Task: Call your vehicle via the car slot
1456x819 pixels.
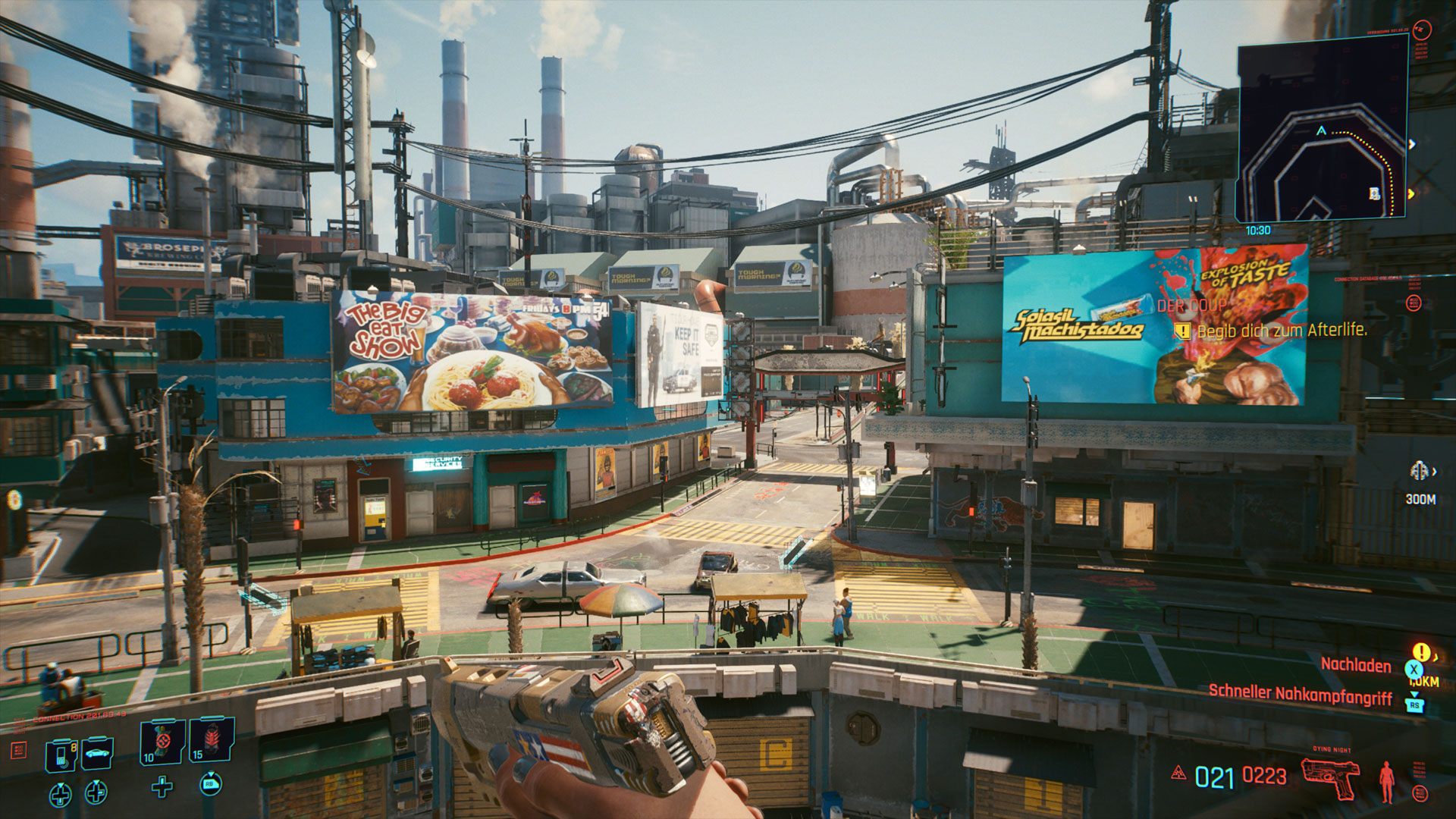Action: click(x=98, y=752)
